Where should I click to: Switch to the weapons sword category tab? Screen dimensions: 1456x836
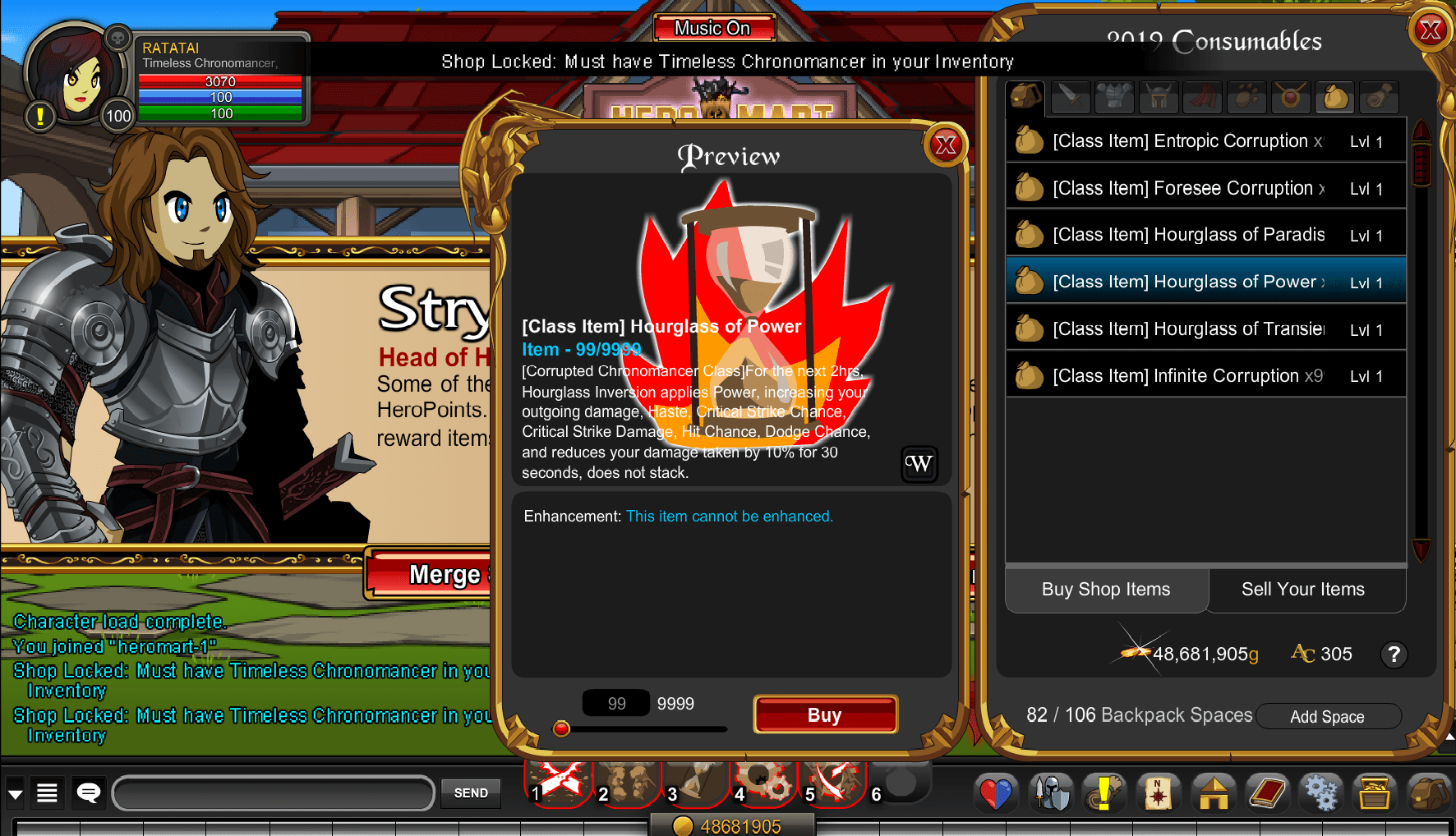[1070, 97]
